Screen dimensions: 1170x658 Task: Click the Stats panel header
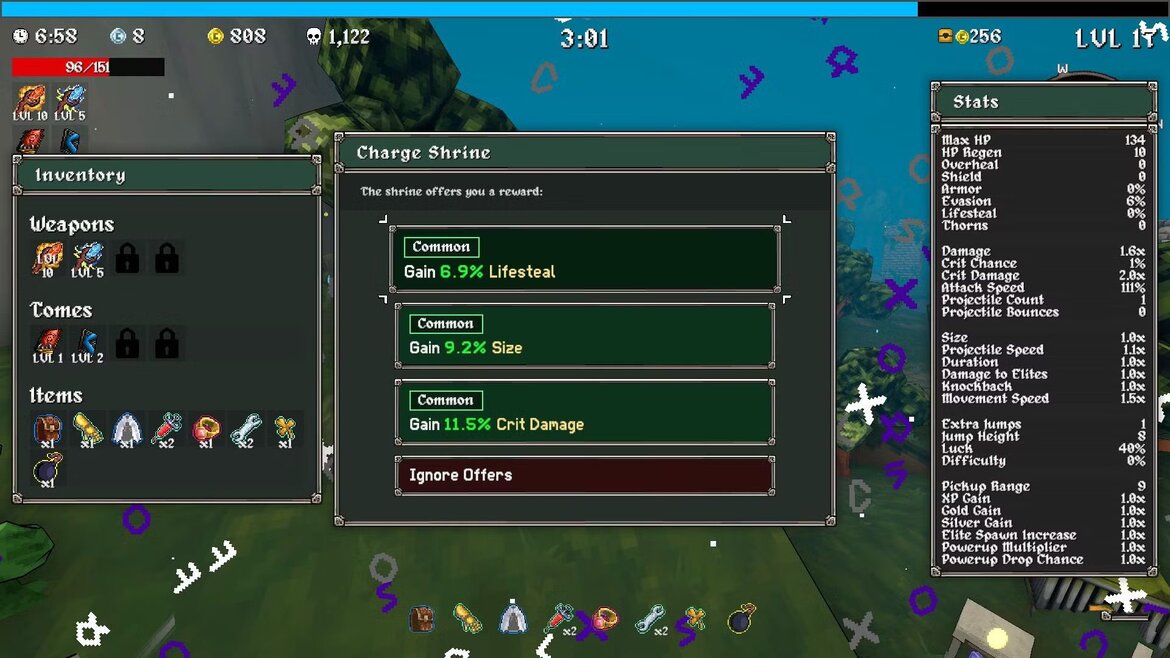pos(1043,102)
